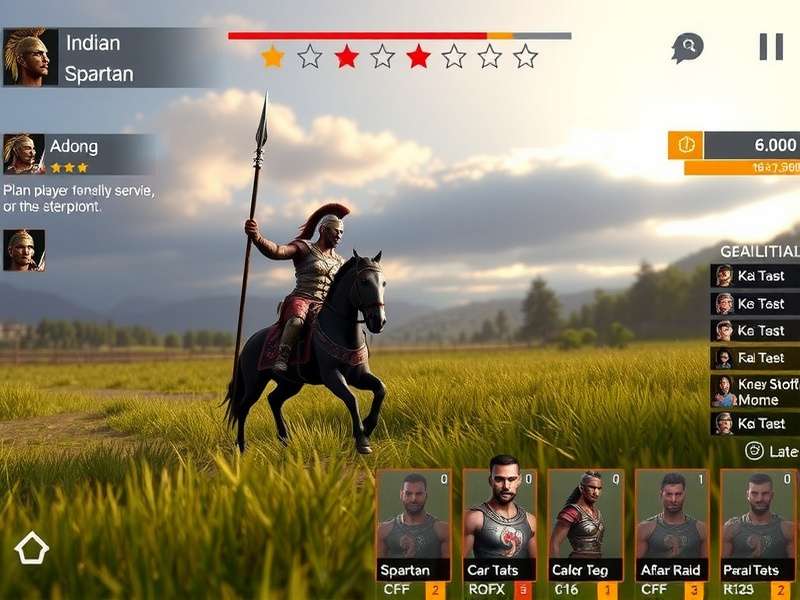Screen dimensions: 800x600
Task: Open the chat bubble icon
Action: tap(687, 47)
